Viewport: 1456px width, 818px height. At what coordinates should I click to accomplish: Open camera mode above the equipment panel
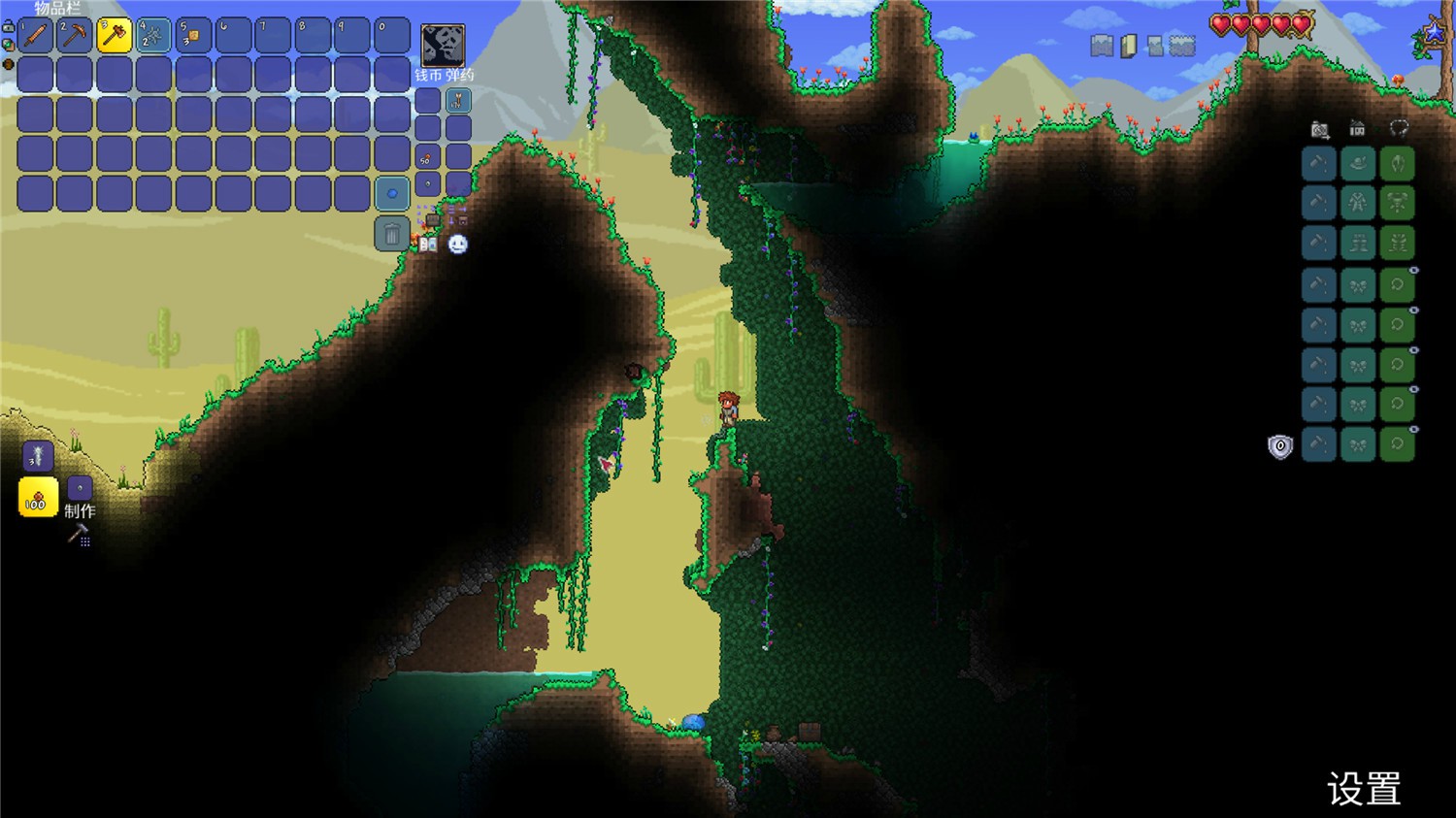(1317, 126)
